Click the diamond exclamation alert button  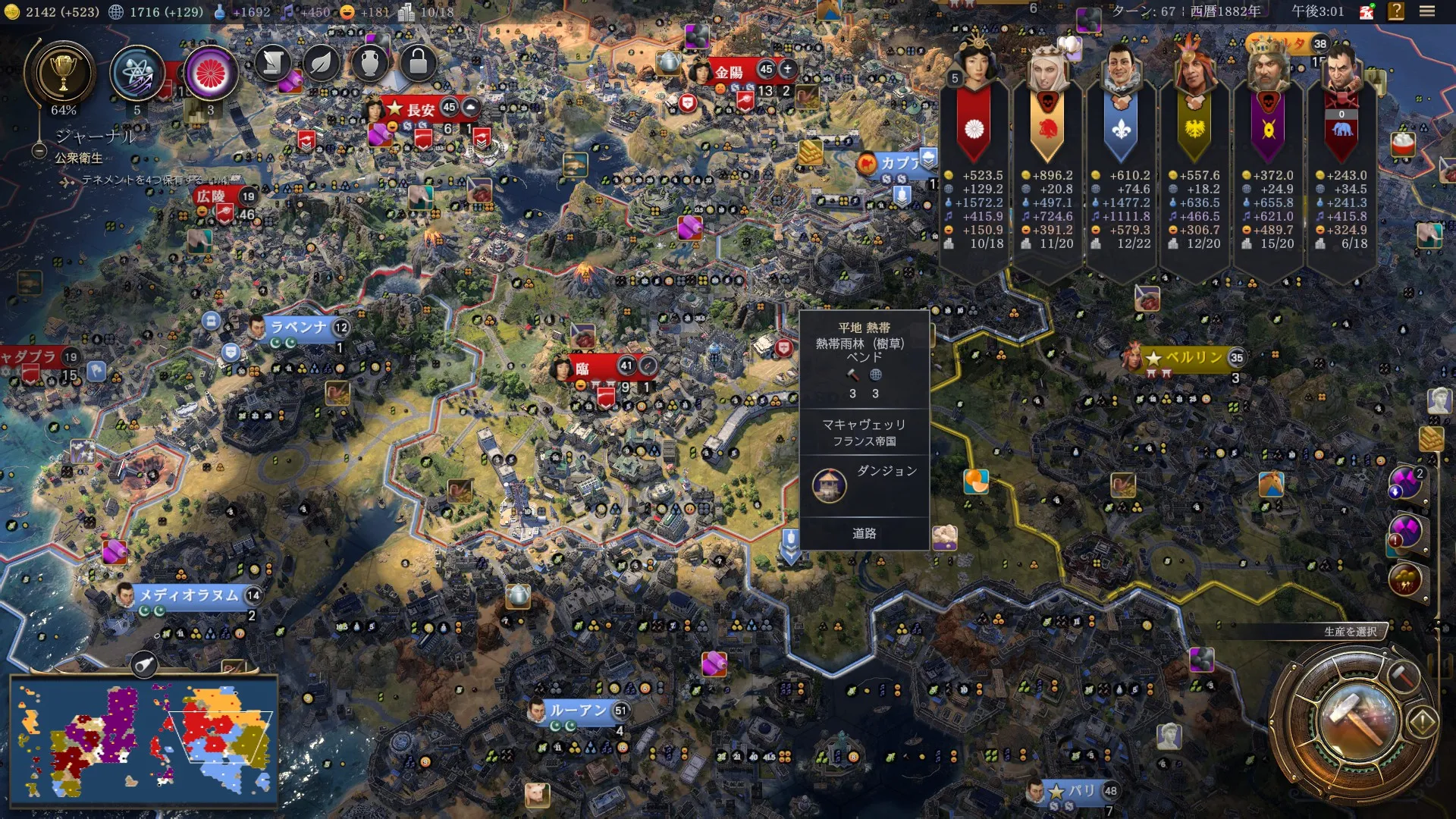[x=1423, y=721]
